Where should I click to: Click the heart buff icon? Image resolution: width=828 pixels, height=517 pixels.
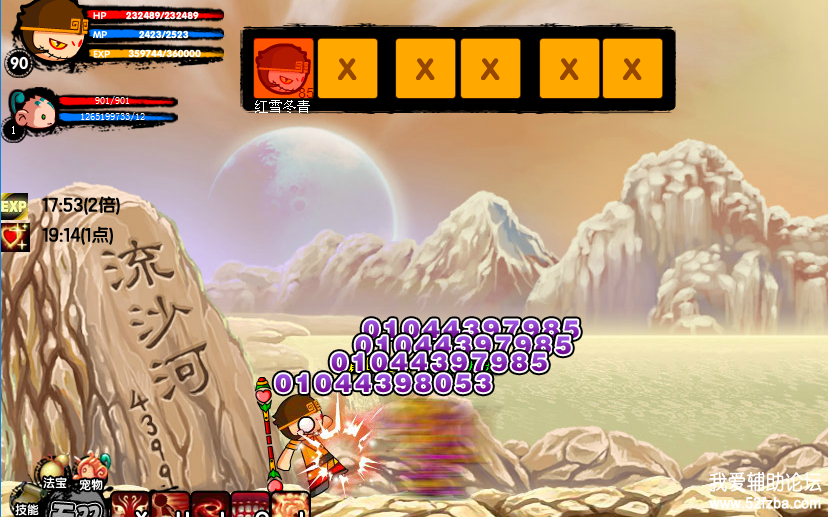(x=14, y=236)
